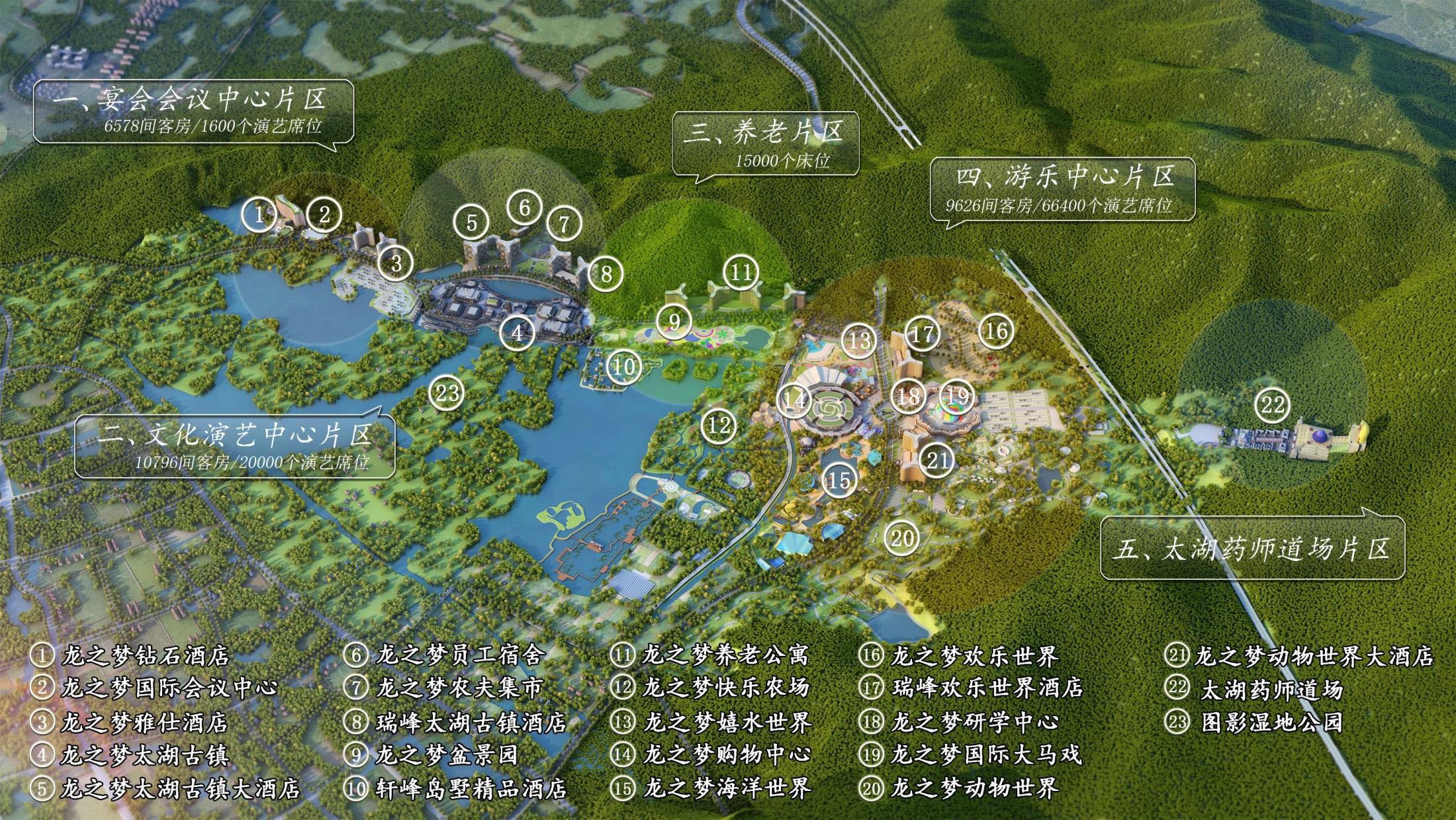Click legend entry 太湖药师道场
Viewport: 1456px width, 820px height.
tap(1271, 690)
